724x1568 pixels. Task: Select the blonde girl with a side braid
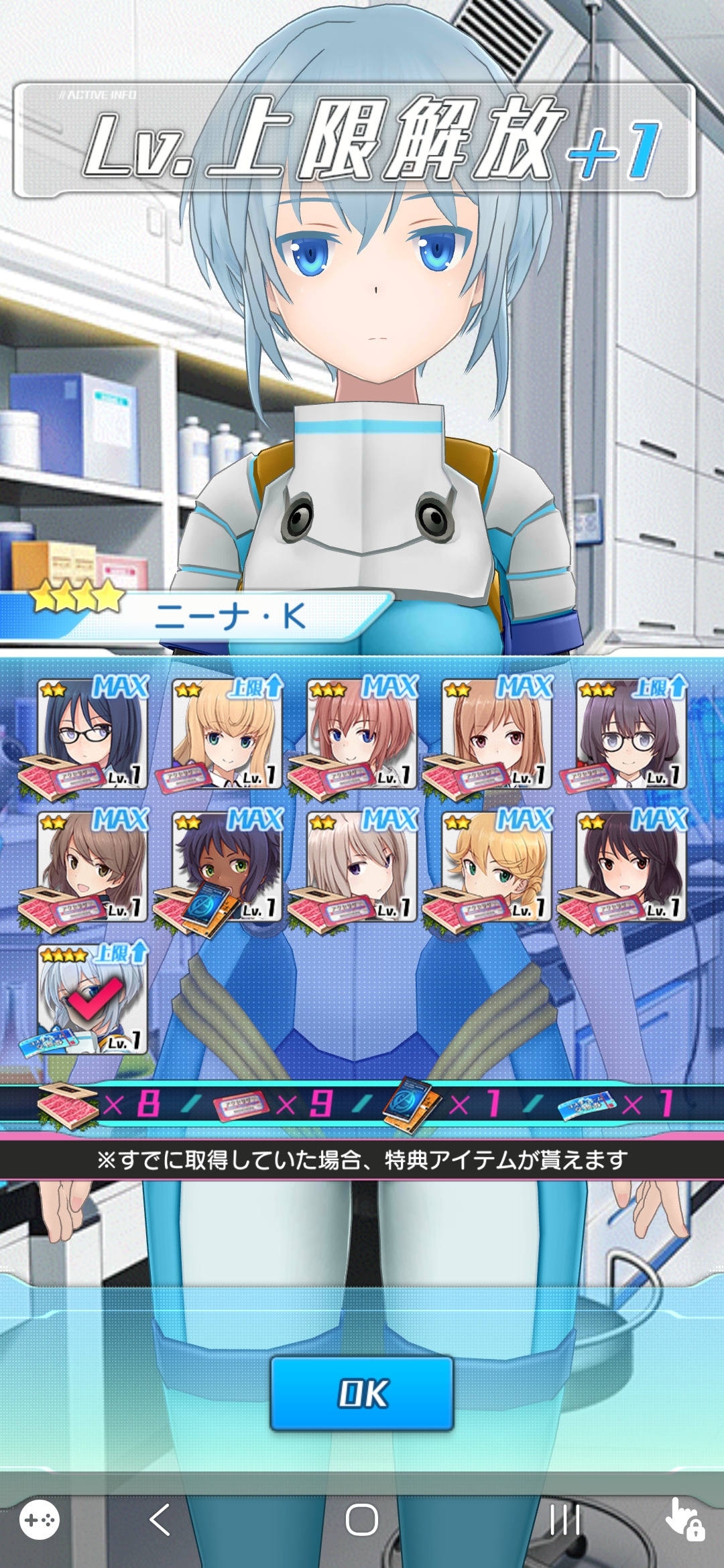coord(496,867)
